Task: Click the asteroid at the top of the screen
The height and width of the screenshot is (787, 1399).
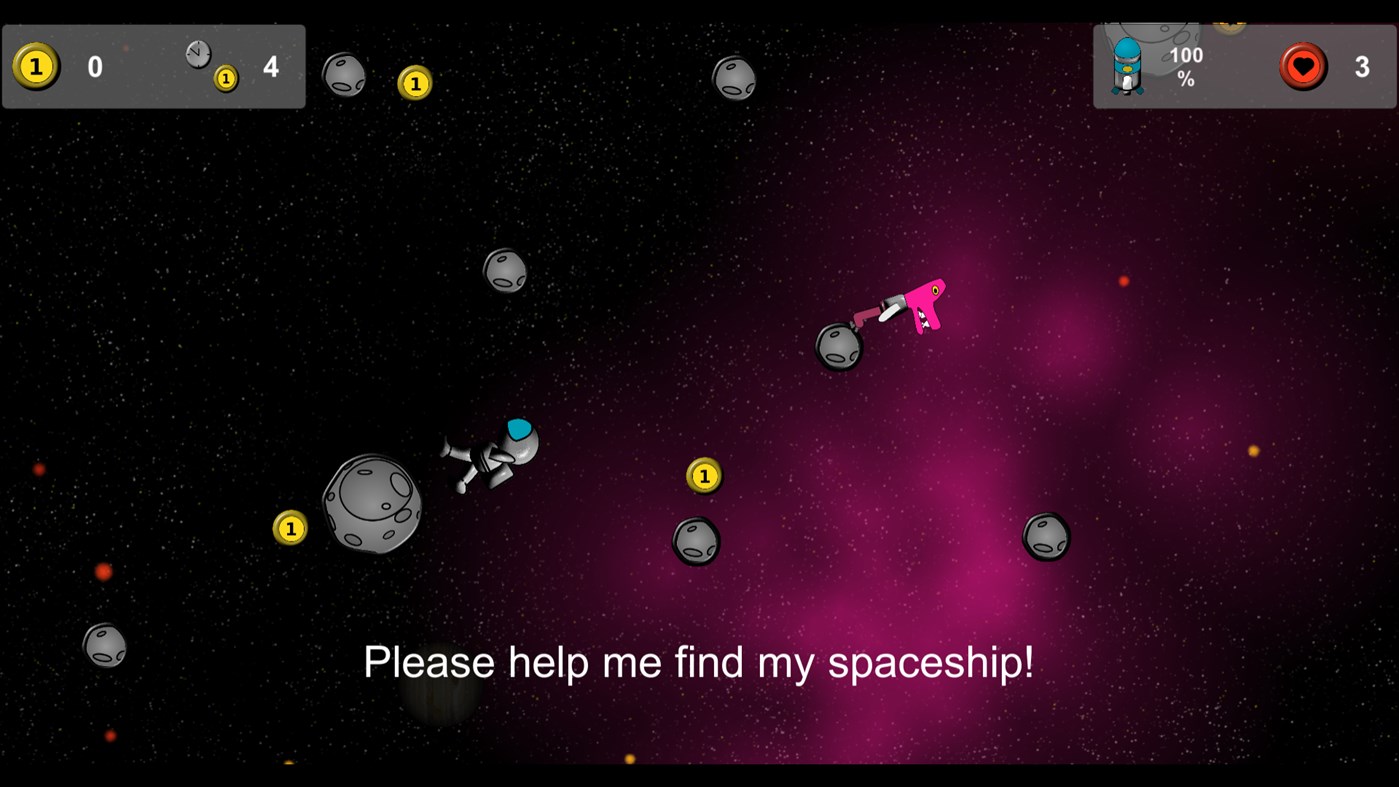Action: pyautogui.click(x=735, y=79)
